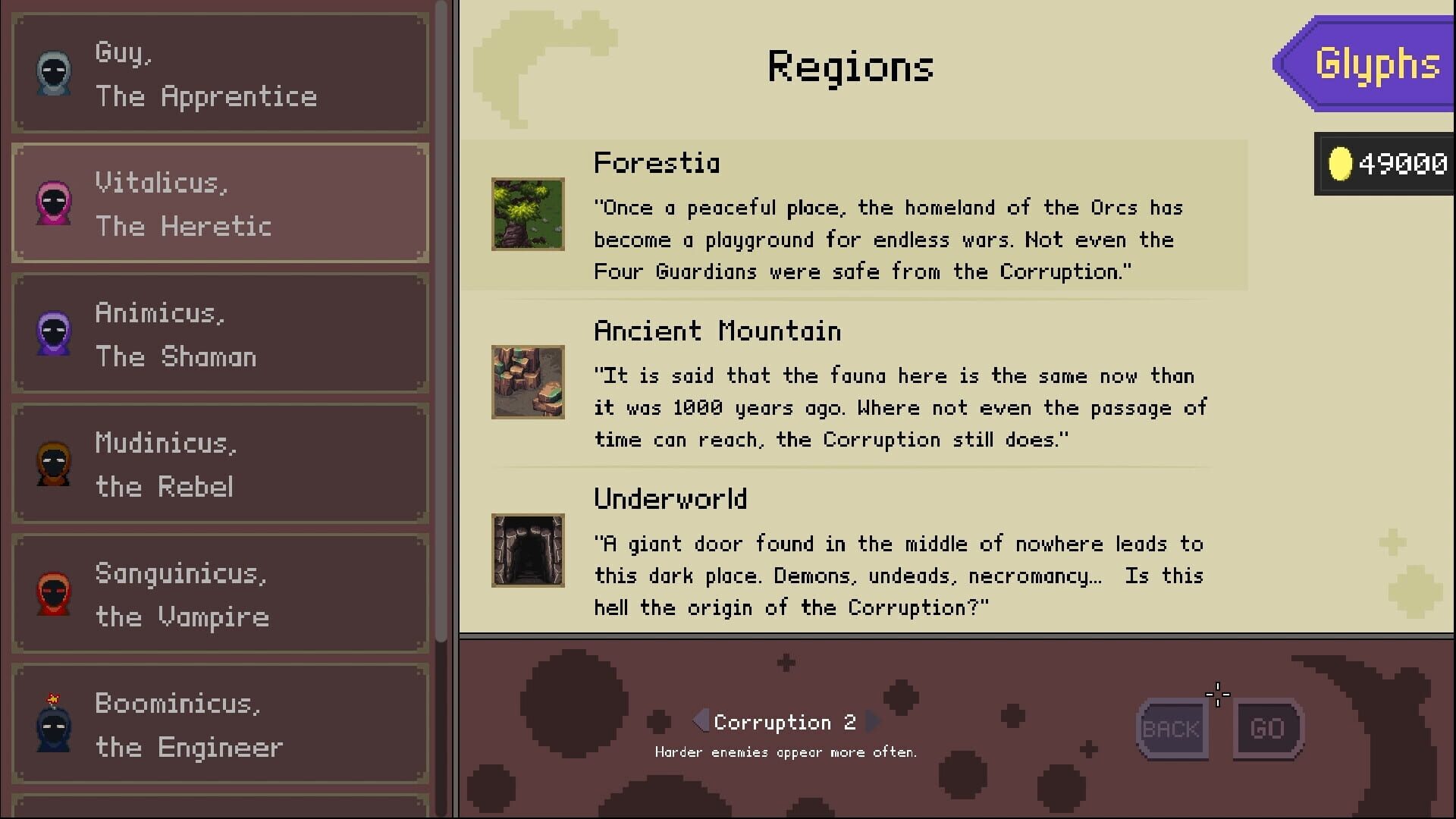Image resolution: width=1456 pixels, height=819 pixels.
Task: Pick Sanguinicus the Vampire's red portrait
Action: (x=52, y=593)
